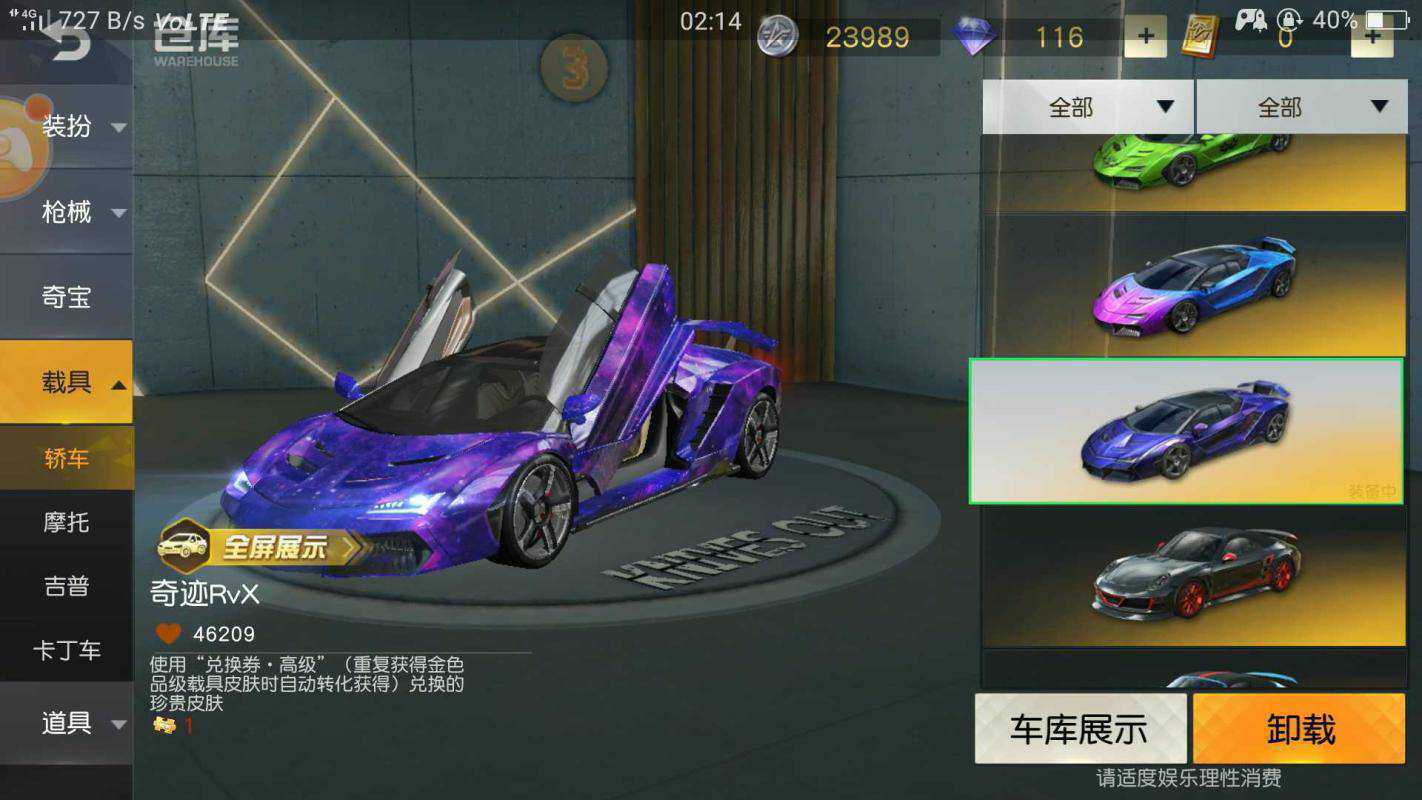Open the left 全部 filter dropdown

tap(1087, 106)
